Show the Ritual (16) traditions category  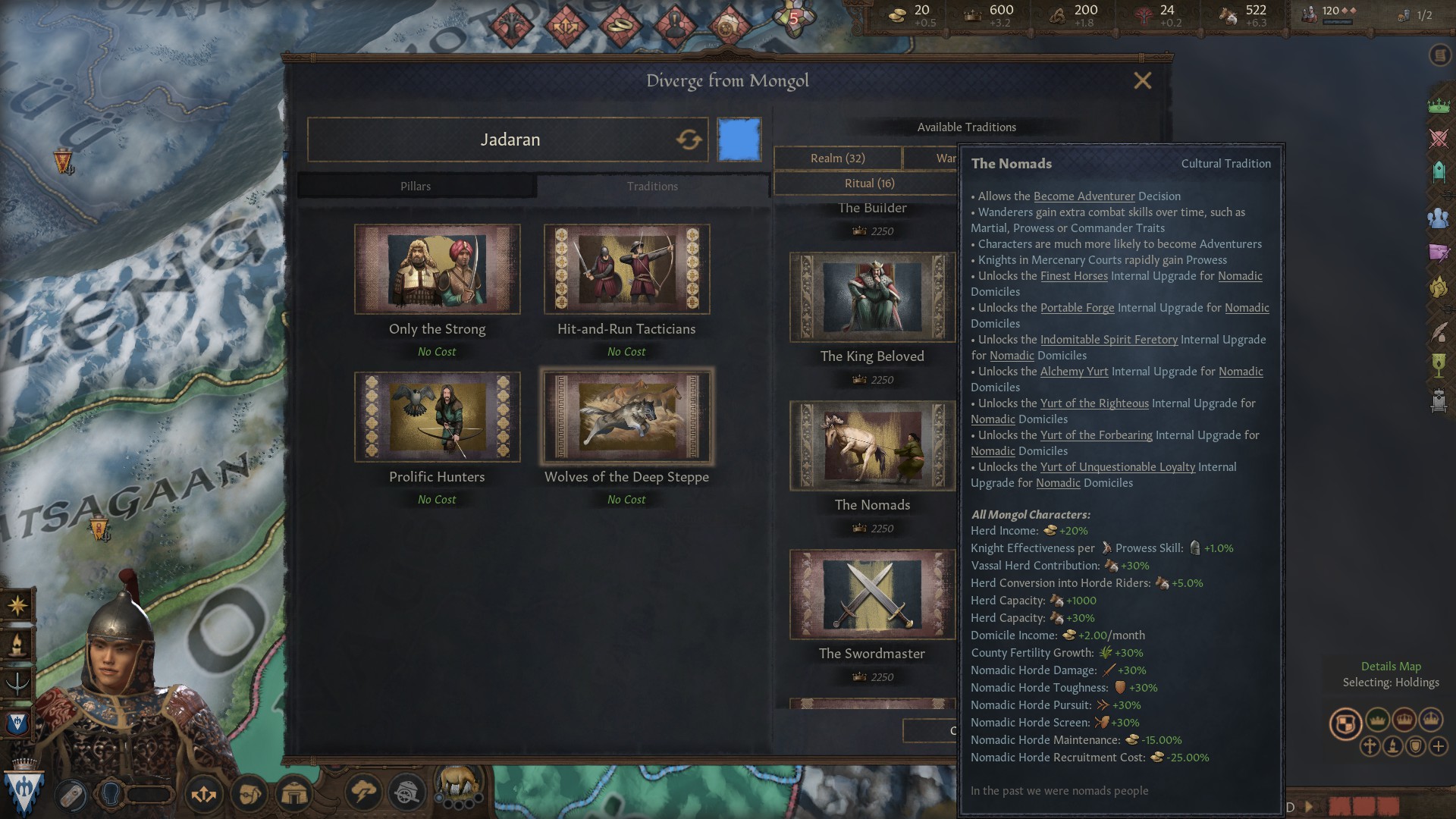(869, 184)
